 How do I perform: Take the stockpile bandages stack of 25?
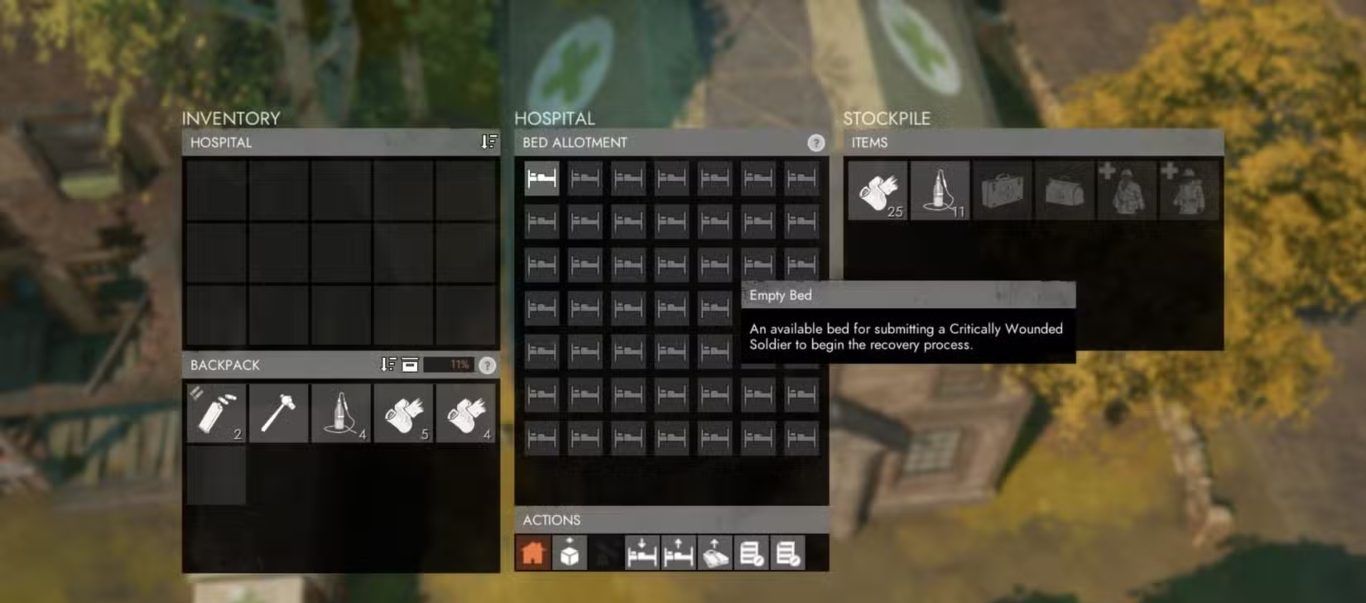(878, 190)
